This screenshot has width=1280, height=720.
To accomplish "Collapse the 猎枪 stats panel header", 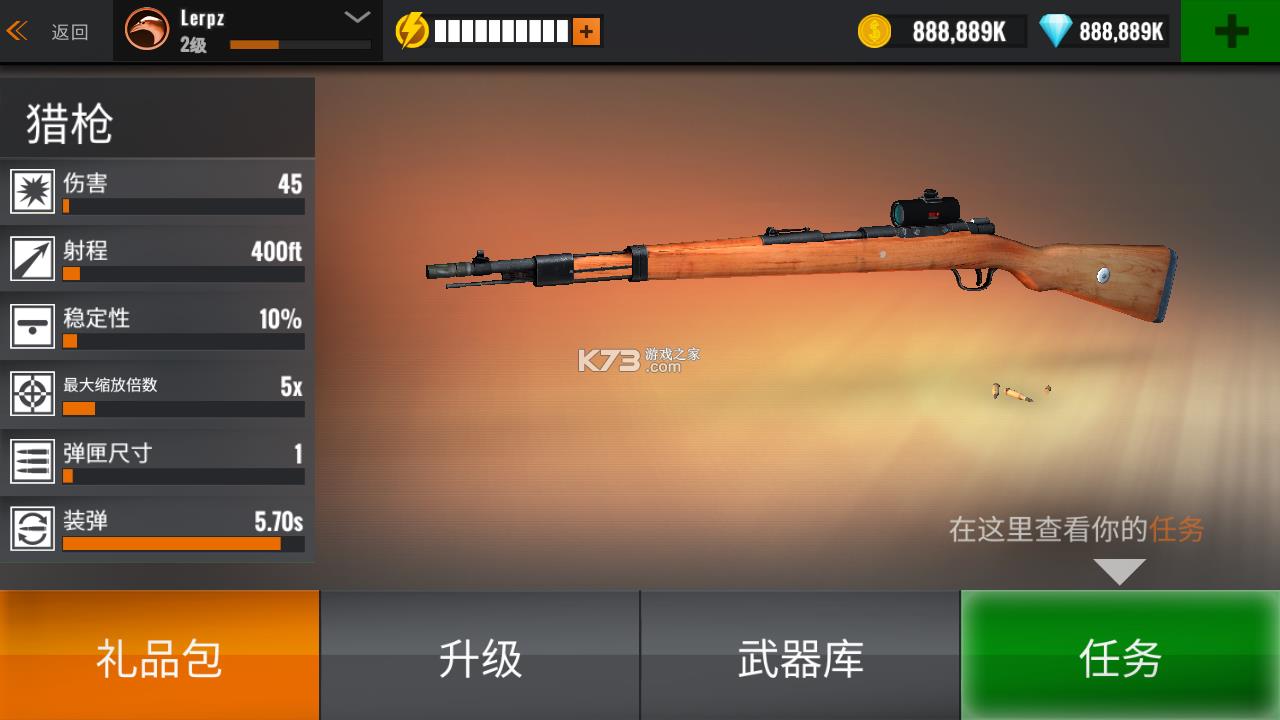I will tap(157, 118).
